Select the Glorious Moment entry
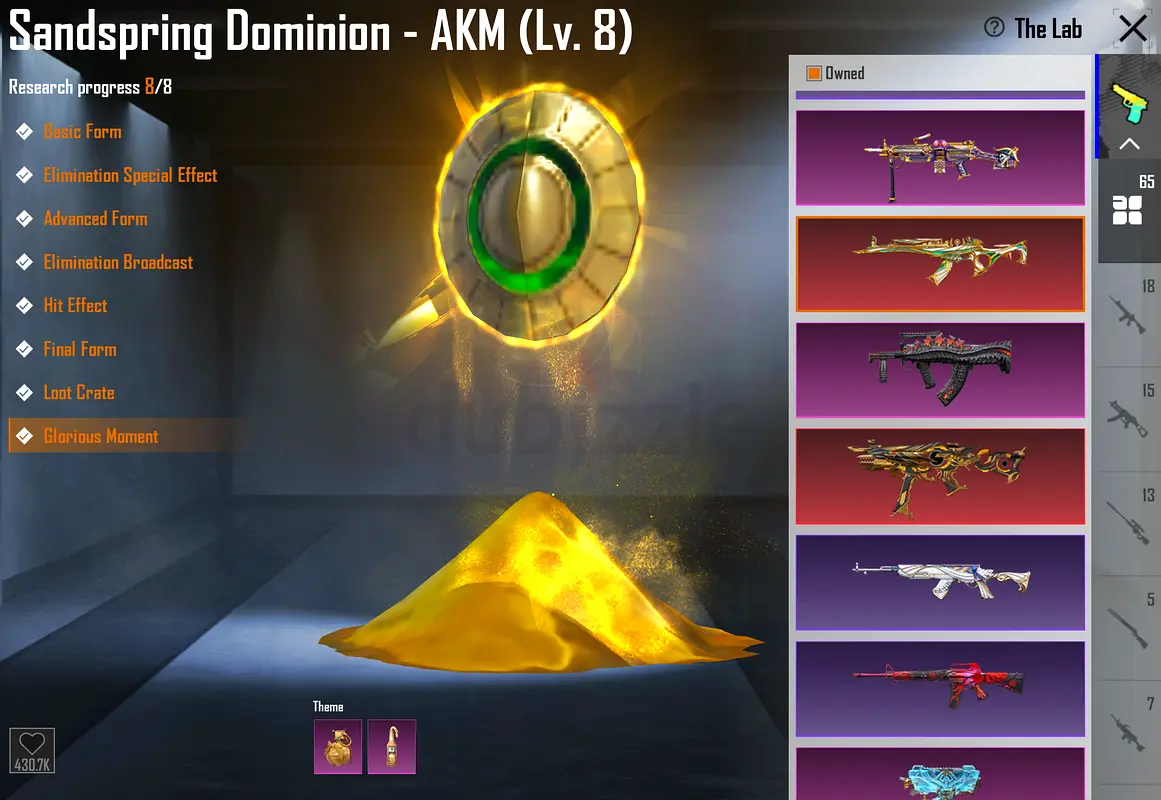The height and width of the screenshot is (800, 1161). click(x=101, y=436)
